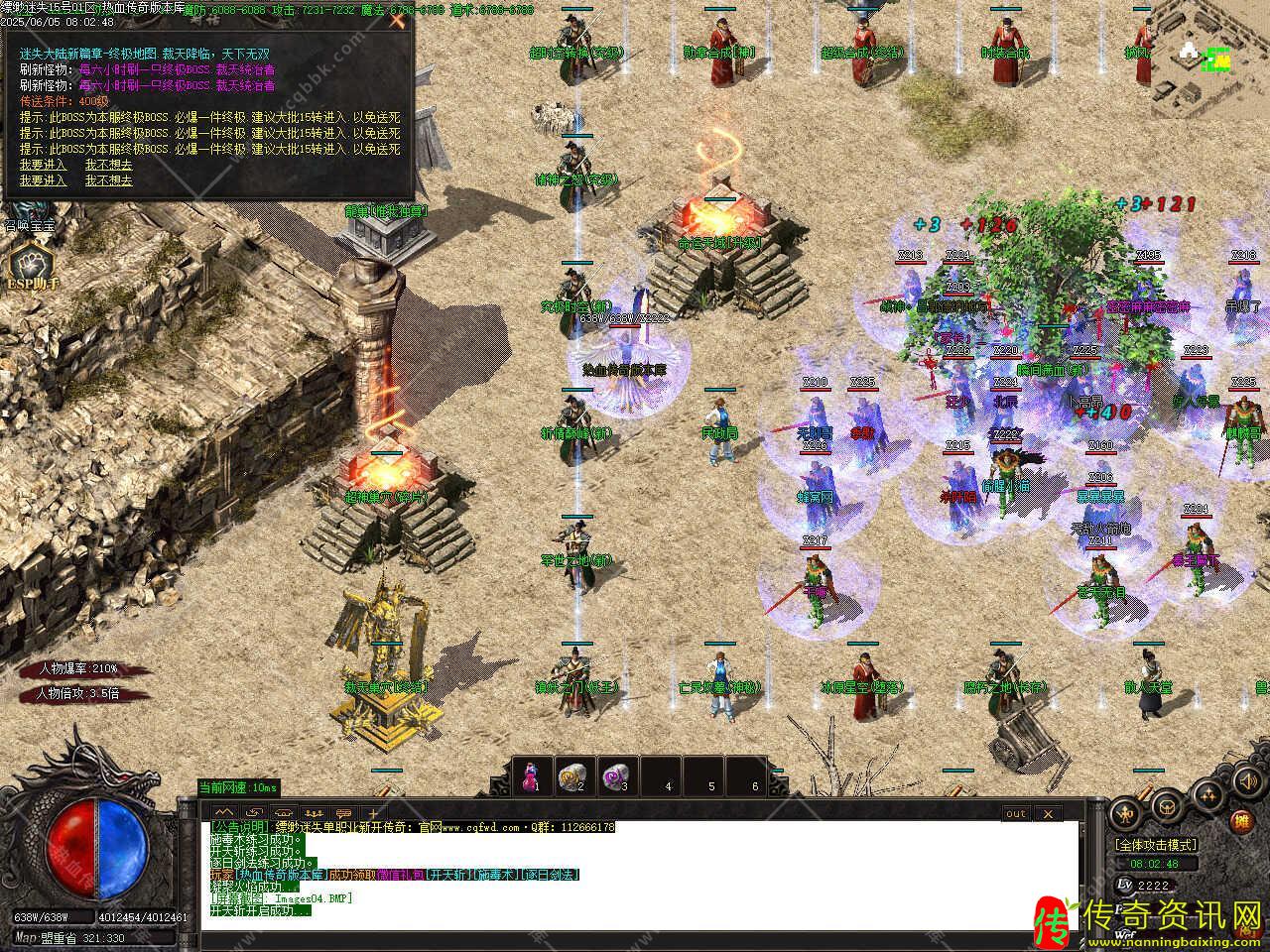Open the 召唤宝宝 summon pet icon
1270x952 pixels.
pos(28,211)
